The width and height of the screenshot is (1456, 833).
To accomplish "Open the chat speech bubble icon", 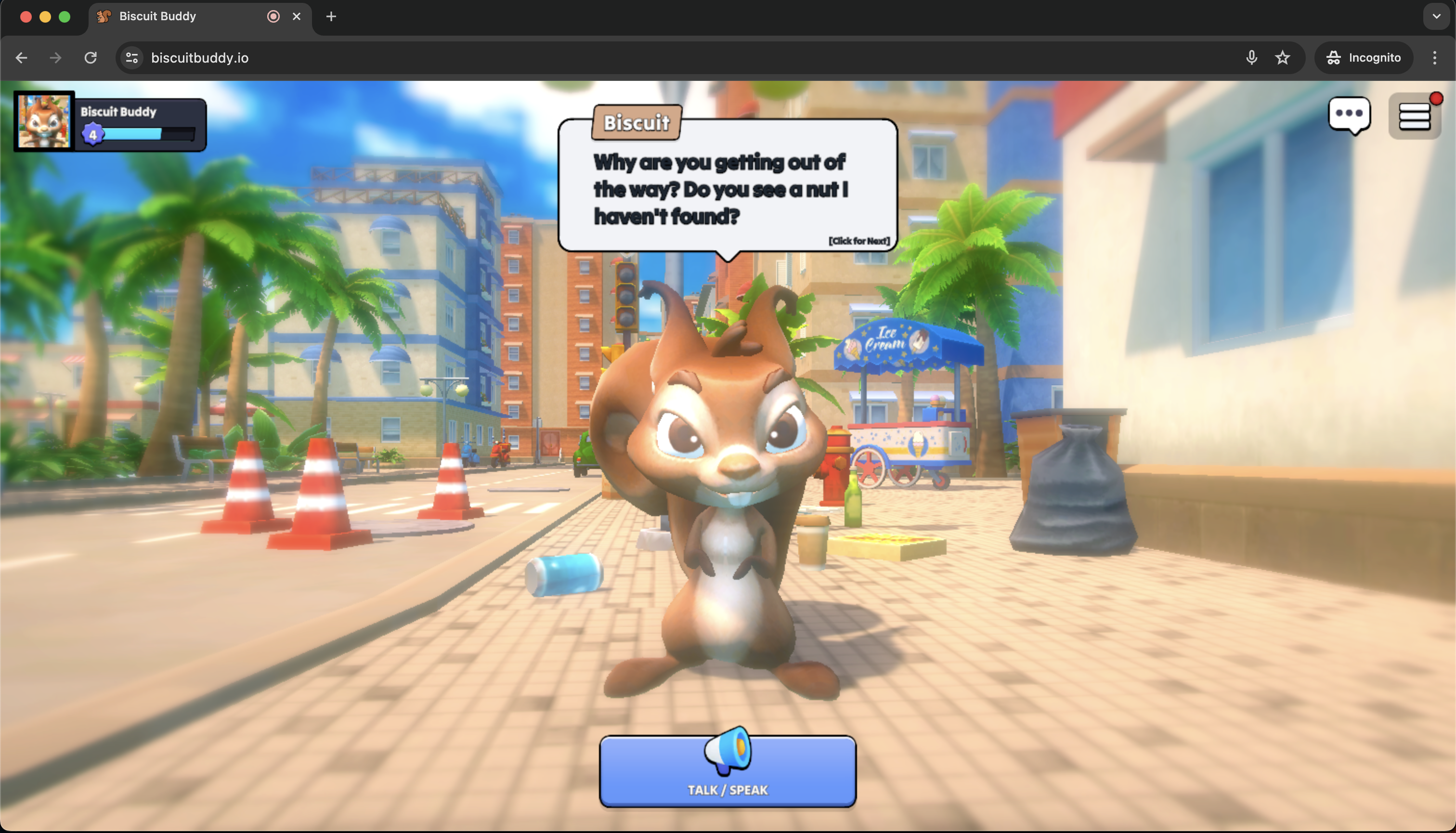I will coord(1349,115).
